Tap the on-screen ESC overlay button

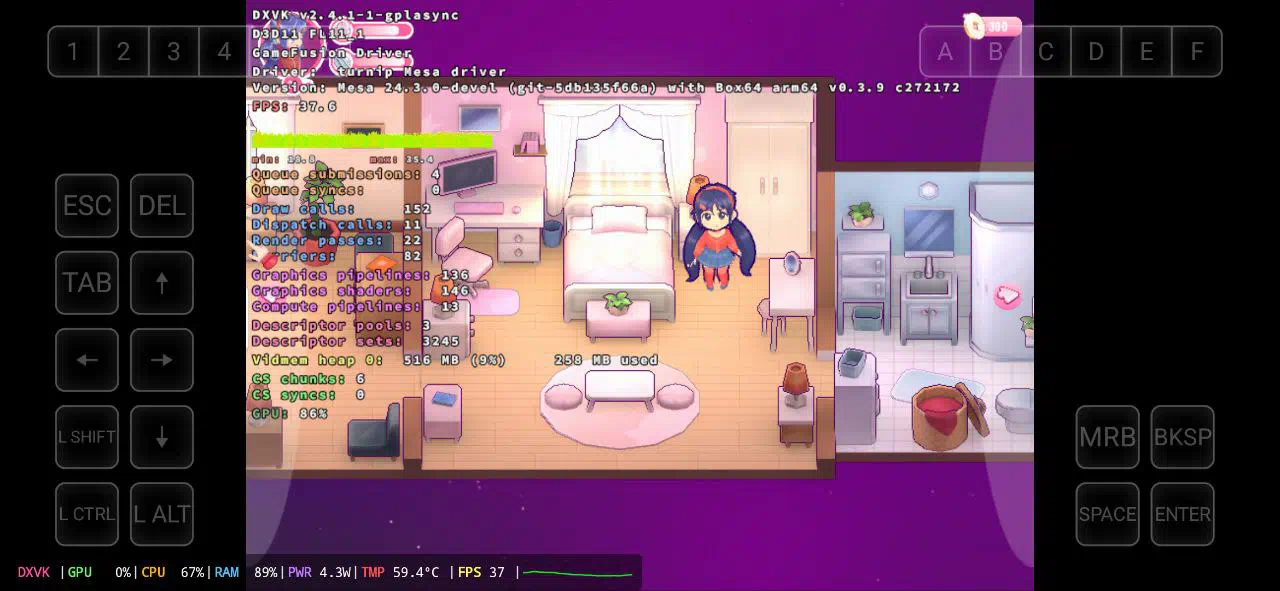pos(87,206)
